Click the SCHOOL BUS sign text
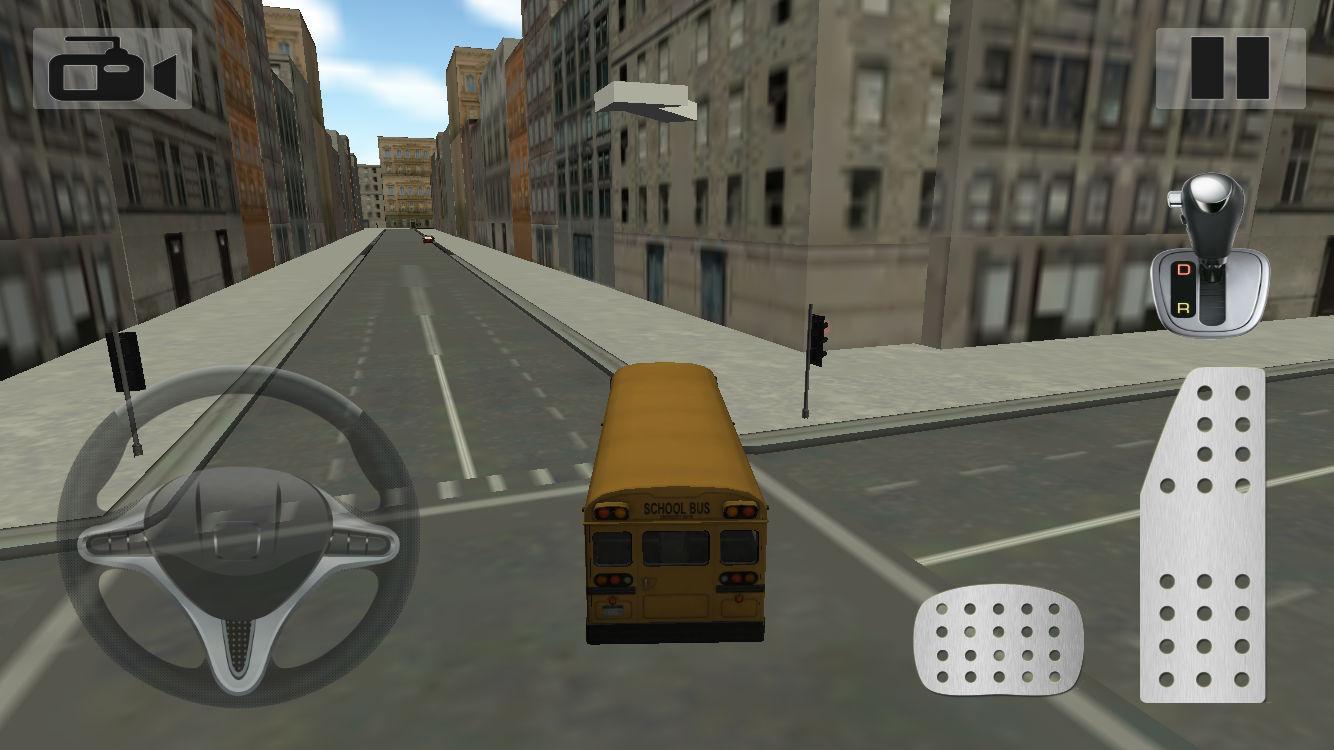Image resolution: width=1334 pixels, height=750 pixels. [x=675, y=506]
